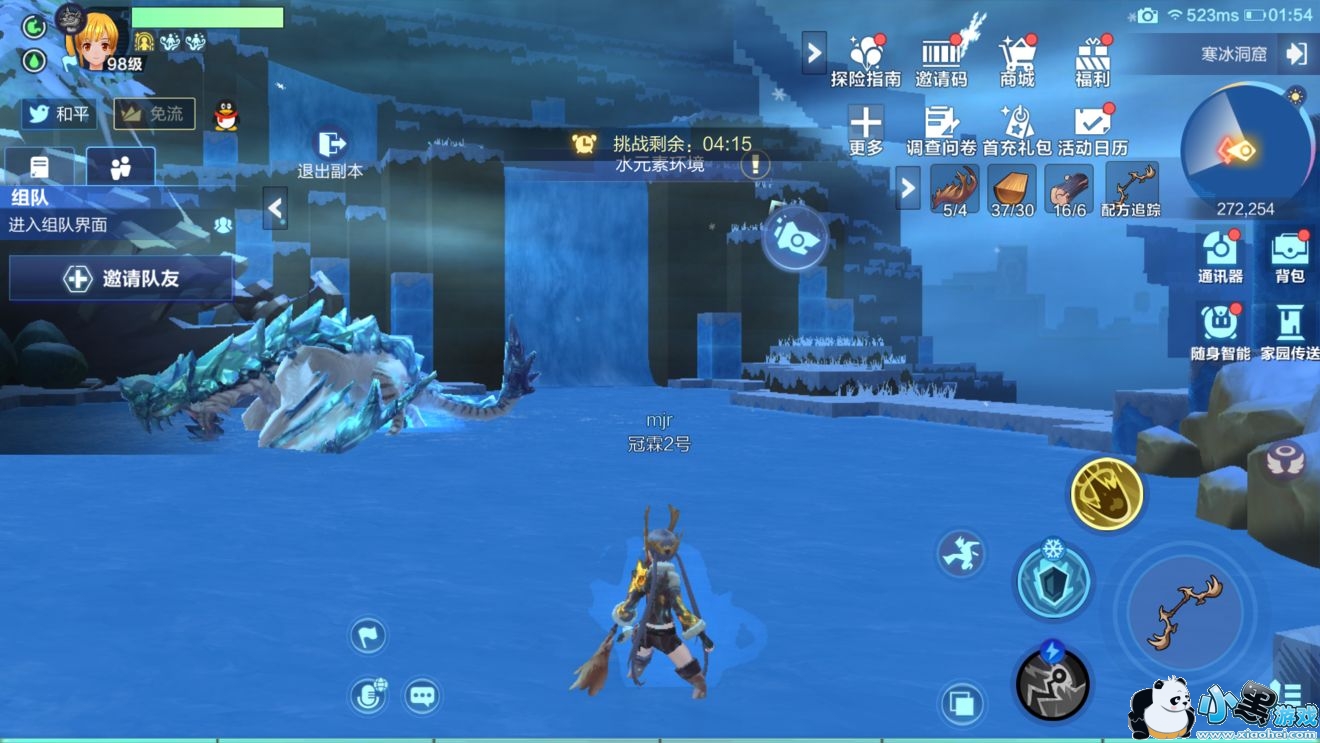1320x743 pixels.
Task: Tap the 邀请队友 invite teammate button
Action: 121,278
